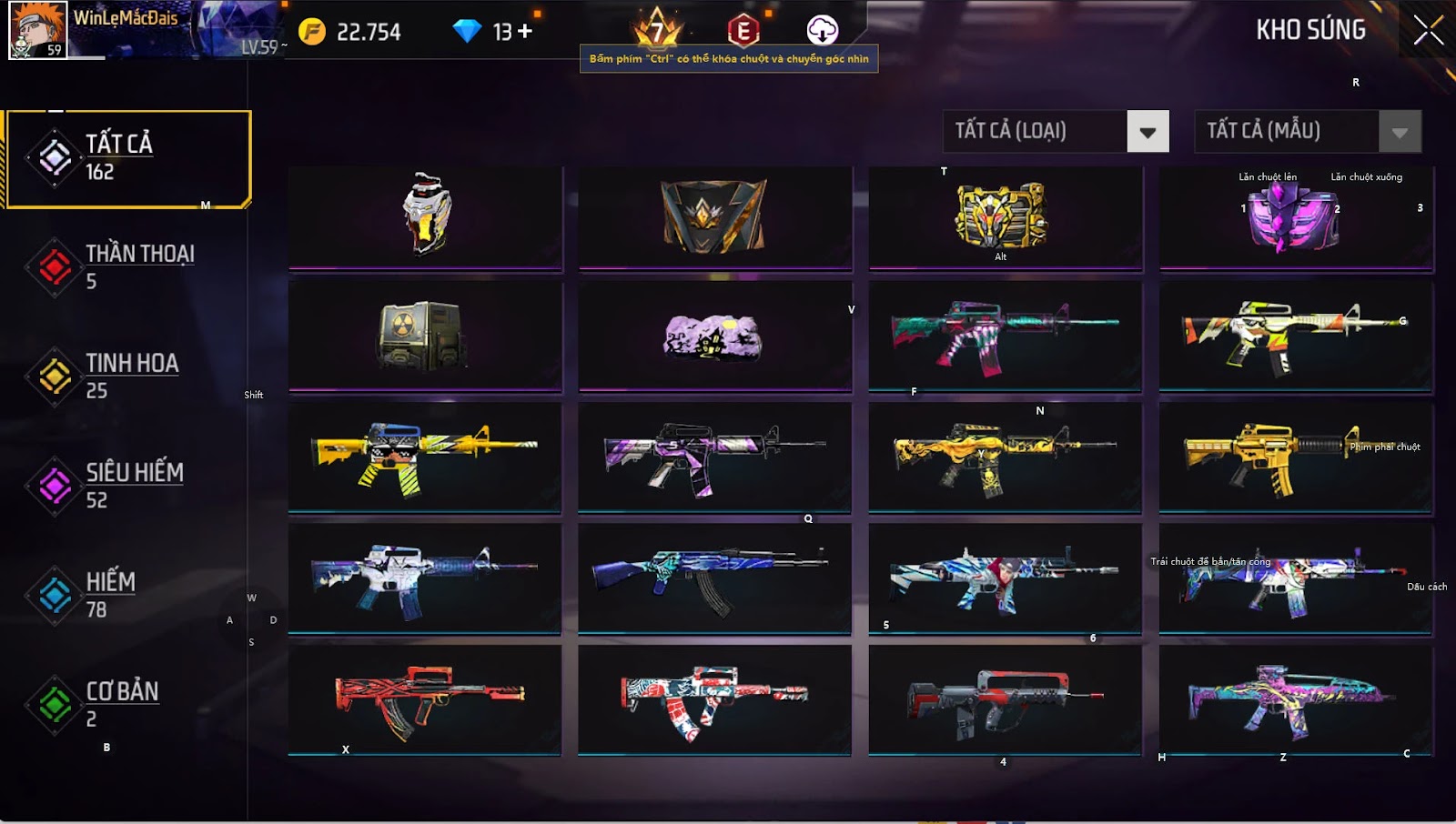Open the player profile avatar
Viewport: 1456px width, 824px height.
[37, 30]
